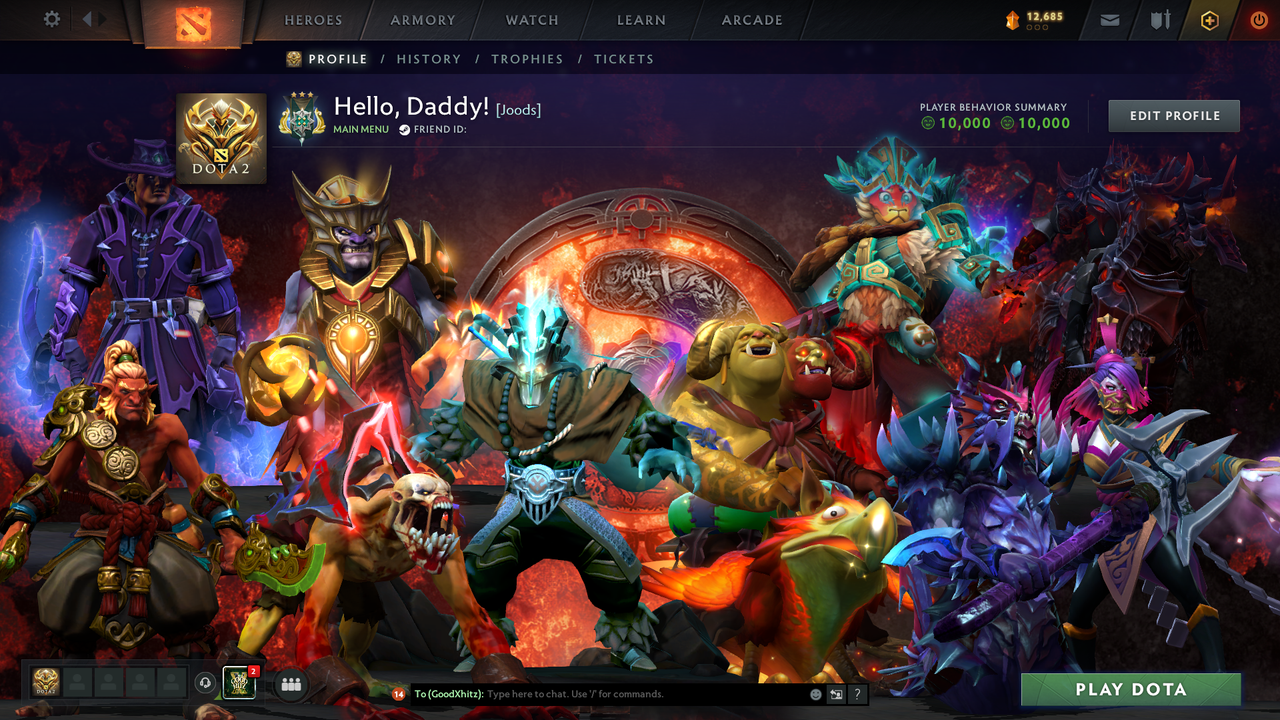1280x720 pixels.
Task: Open the mail inbox envelope icon
Action: [x=1110, y=19]
